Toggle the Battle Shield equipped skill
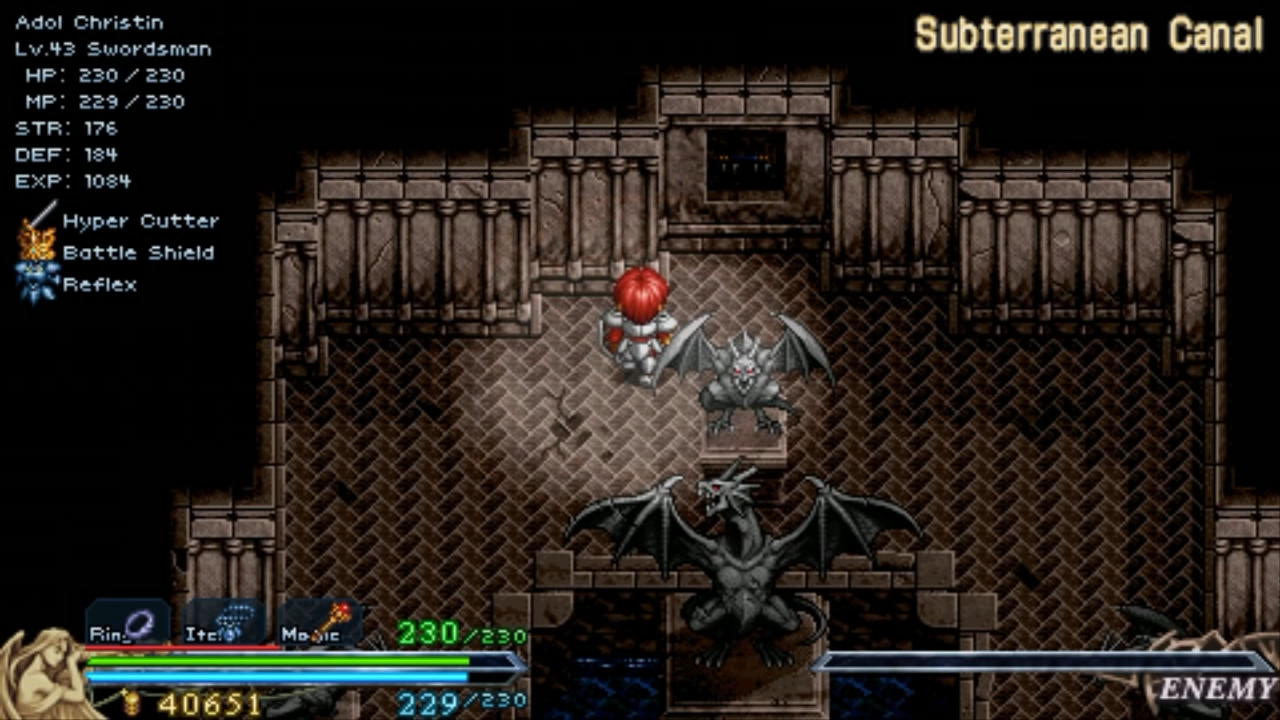This screenshot has height=720, width=1280. pyautogui.click(x=137, y=253)
